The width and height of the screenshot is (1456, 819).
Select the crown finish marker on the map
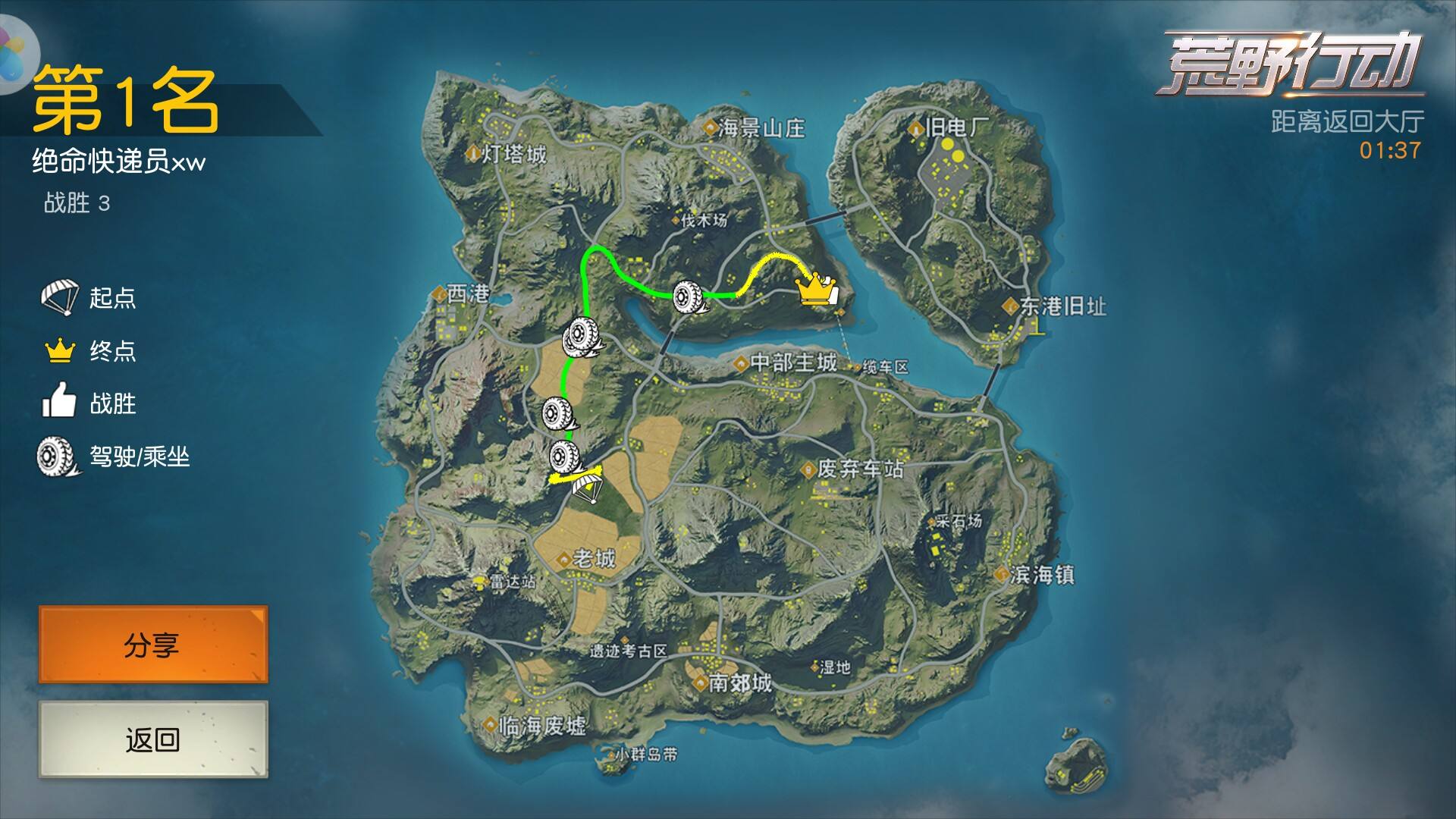(814, 290)
